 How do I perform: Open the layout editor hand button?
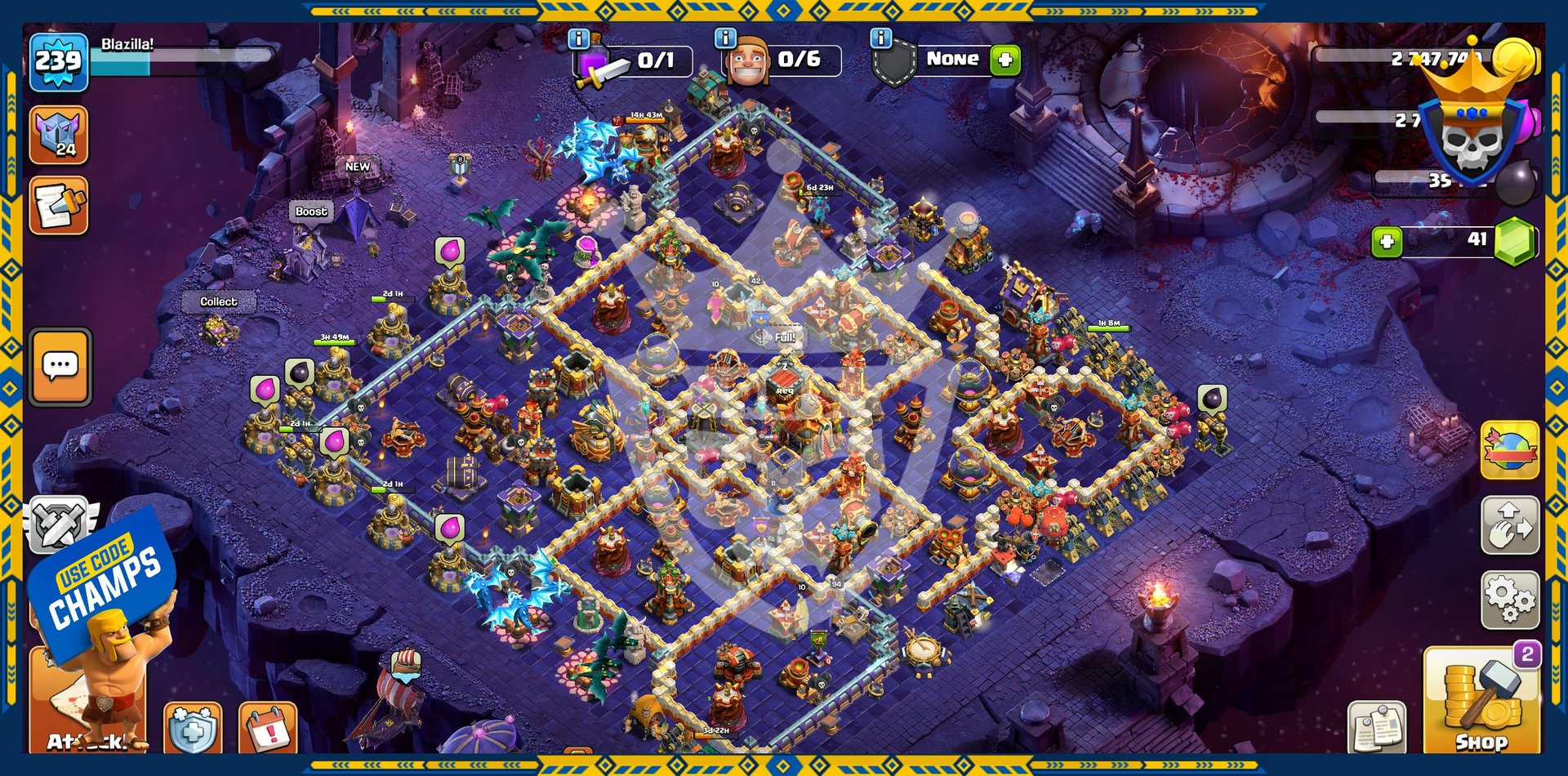(x=1510, y=525)
